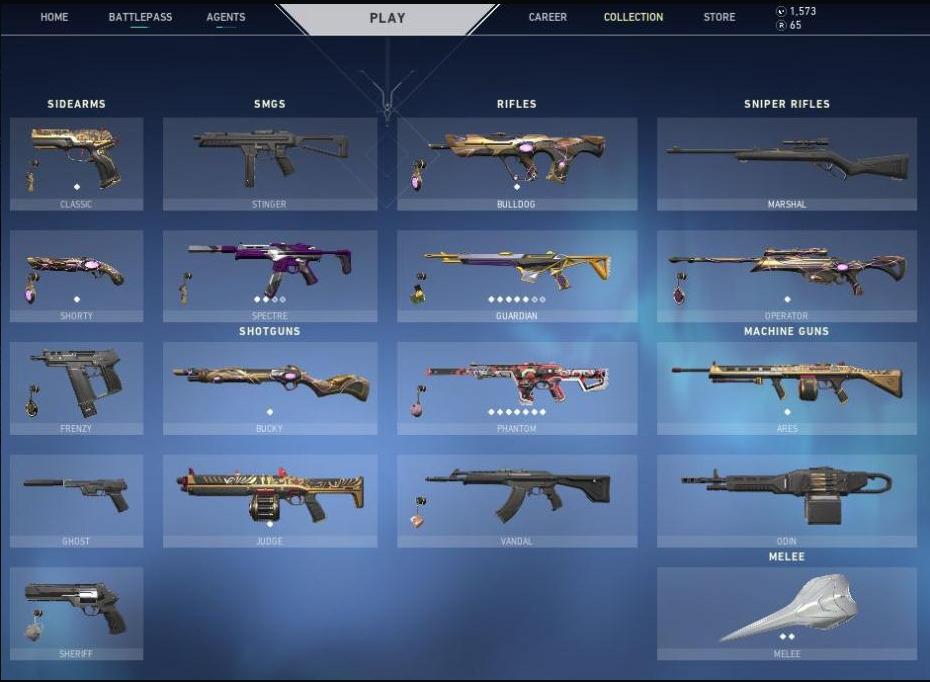
Task: Choose the Stinger SMG tile
Action: [x=270, y=163]
